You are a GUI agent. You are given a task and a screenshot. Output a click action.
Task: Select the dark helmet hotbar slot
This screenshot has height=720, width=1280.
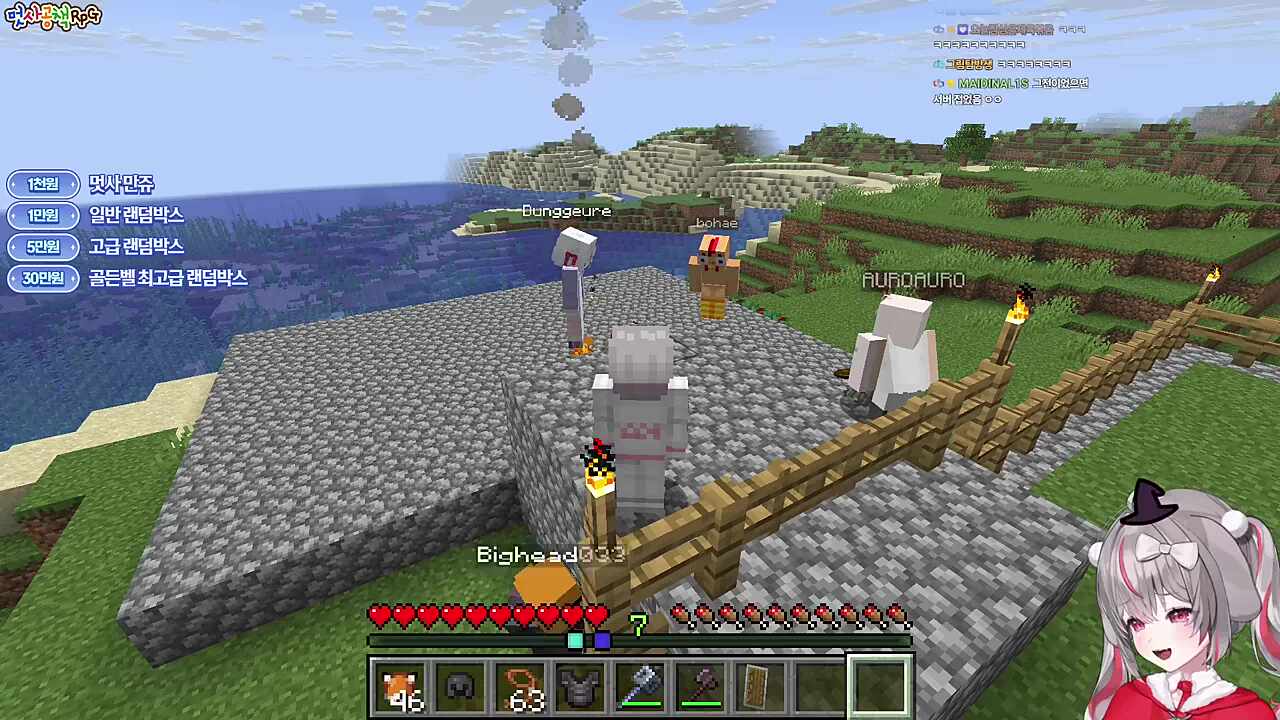coord(460,687)
